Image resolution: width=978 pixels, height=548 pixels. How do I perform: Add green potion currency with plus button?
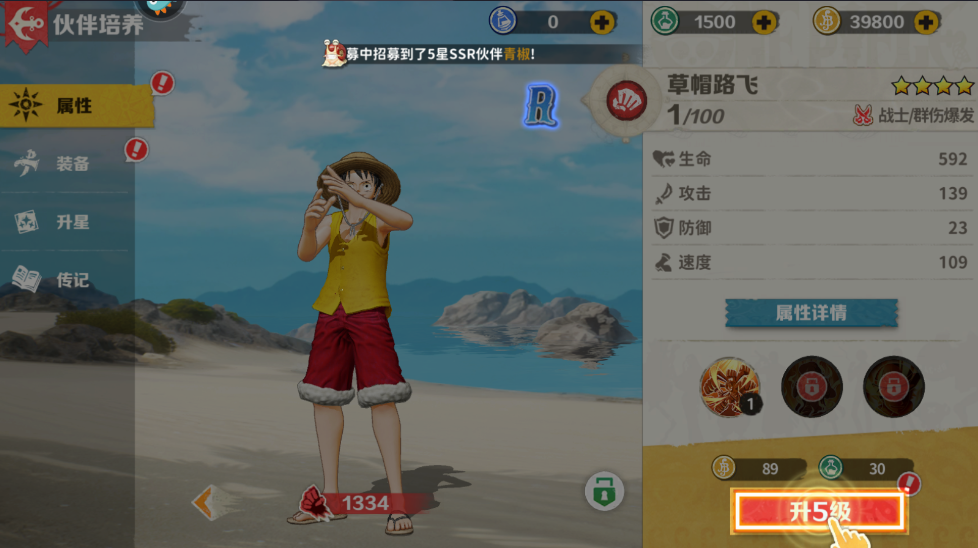click(x=764, y=22)
